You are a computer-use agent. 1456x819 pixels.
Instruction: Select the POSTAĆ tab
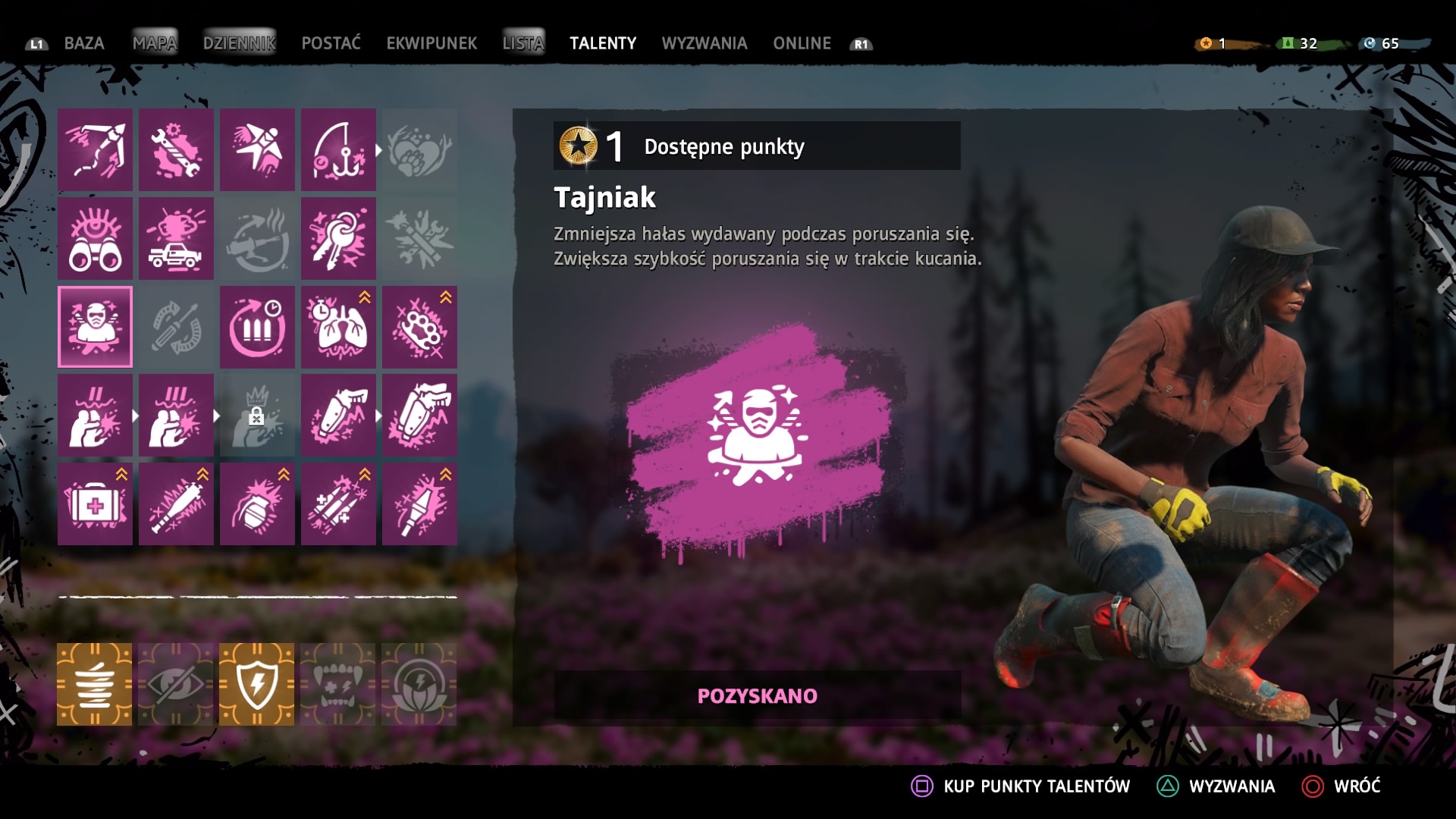331,43
